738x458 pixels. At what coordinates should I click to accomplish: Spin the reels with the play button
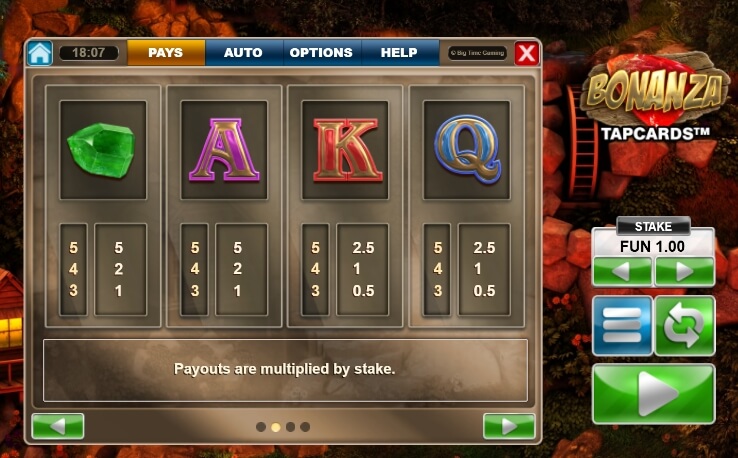coord(654,393)
